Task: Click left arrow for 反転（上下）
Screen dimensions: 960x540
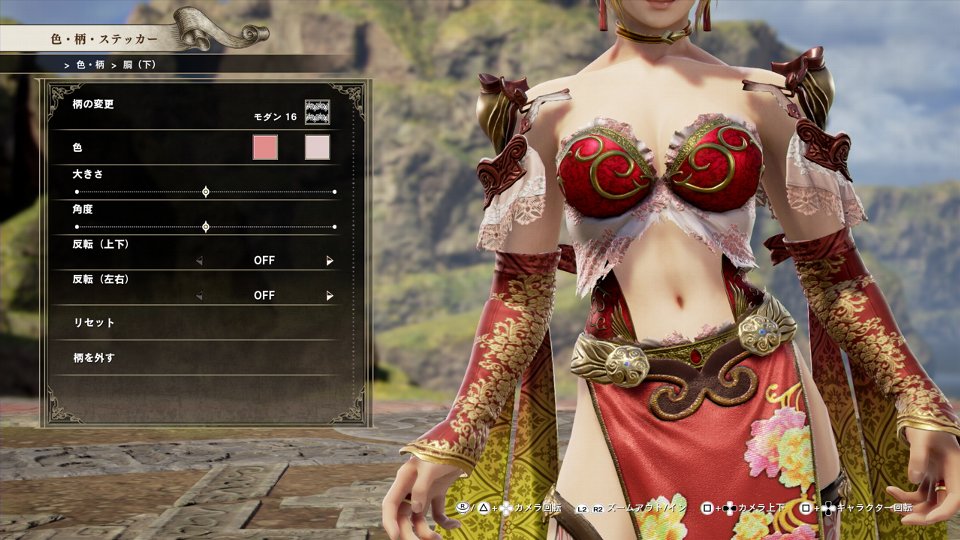Action: coord(199,260)
